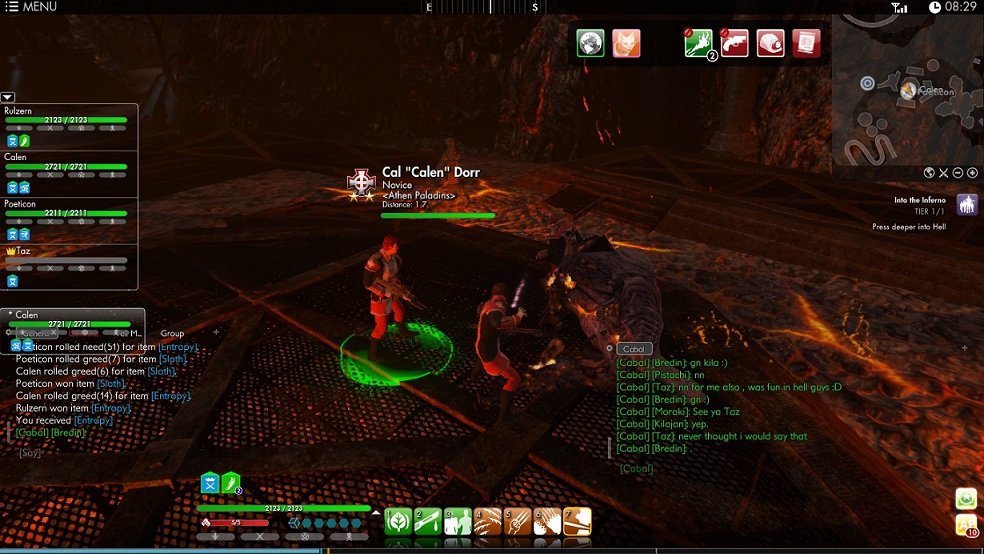The width and height of the screenshot is (984, 554).
Task: Activate the claw slash ability in slot 4
Action: pos(487,522)
